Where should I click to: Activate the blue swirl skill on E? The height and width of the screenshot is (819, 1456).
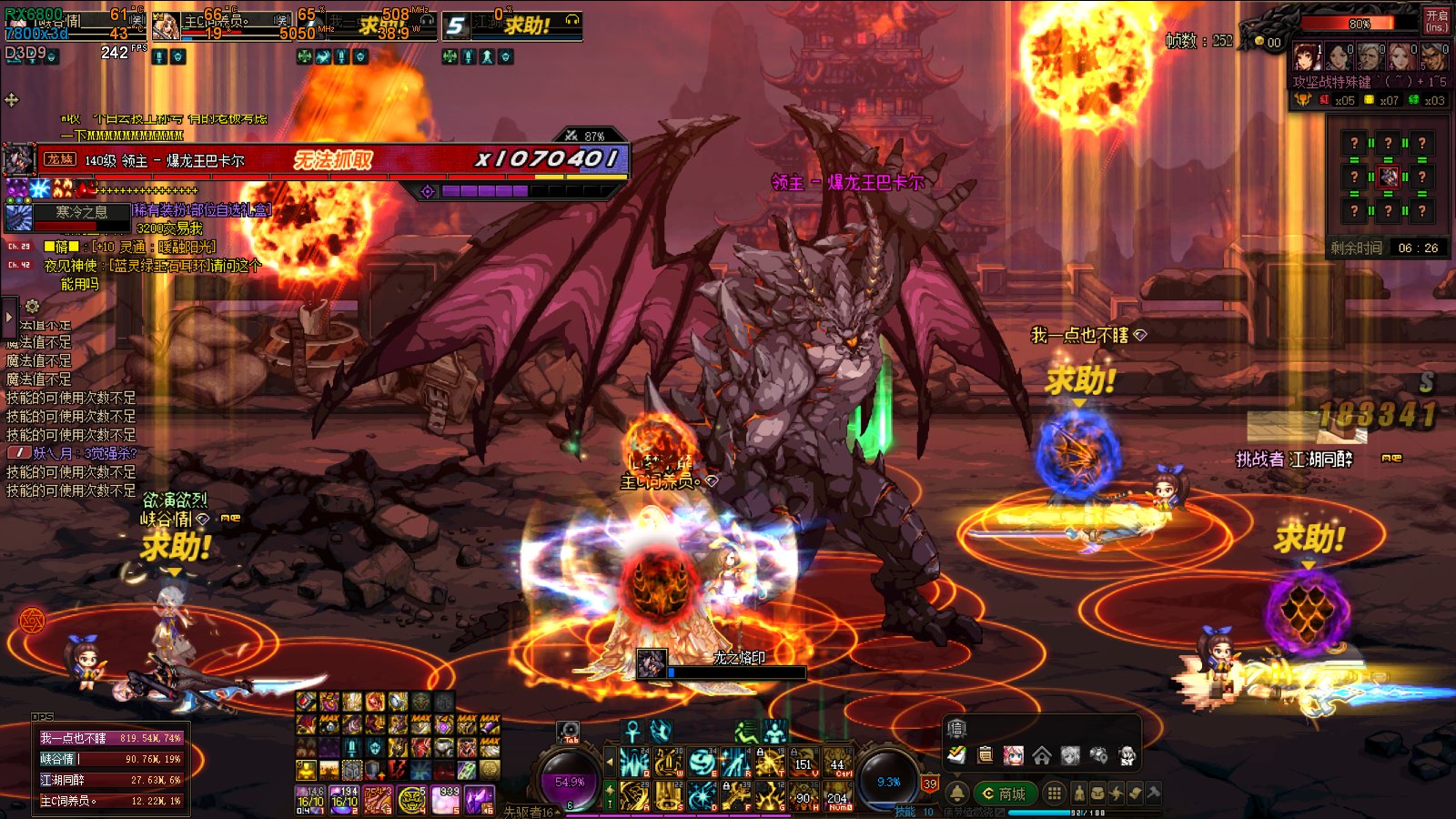click(x=702, y=763)
